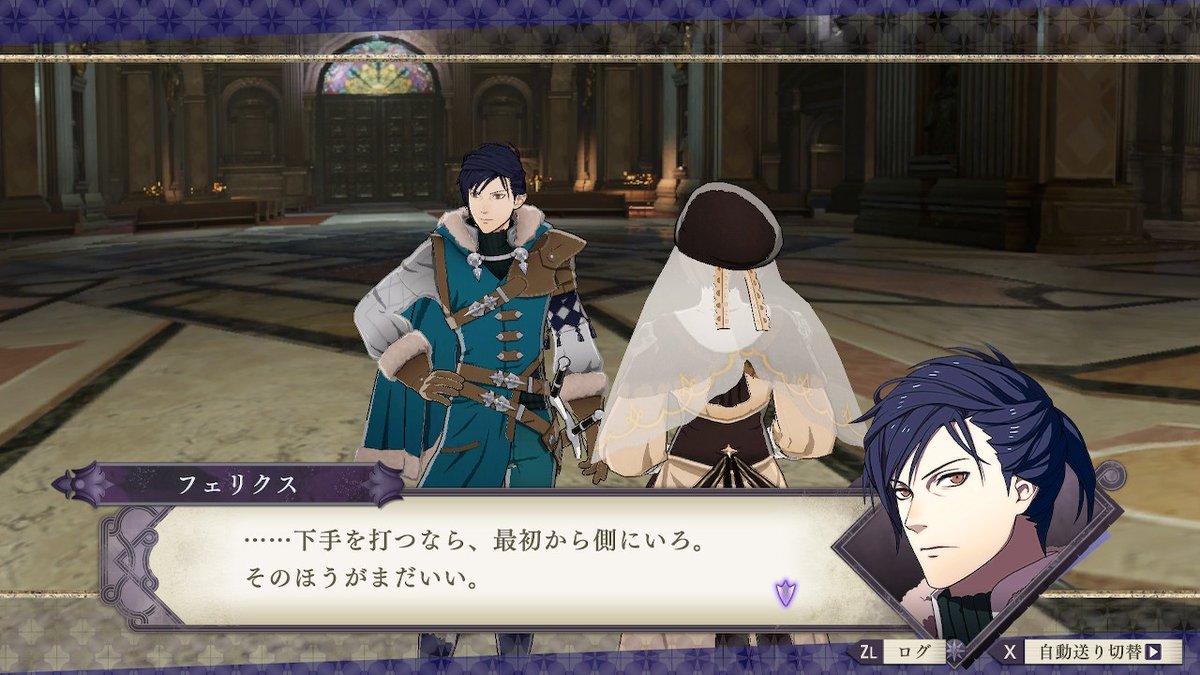The image size is (1200, 675).
Task: Open the ログ dialogue log
Action: pyautogui.click(x=913, y=652)
